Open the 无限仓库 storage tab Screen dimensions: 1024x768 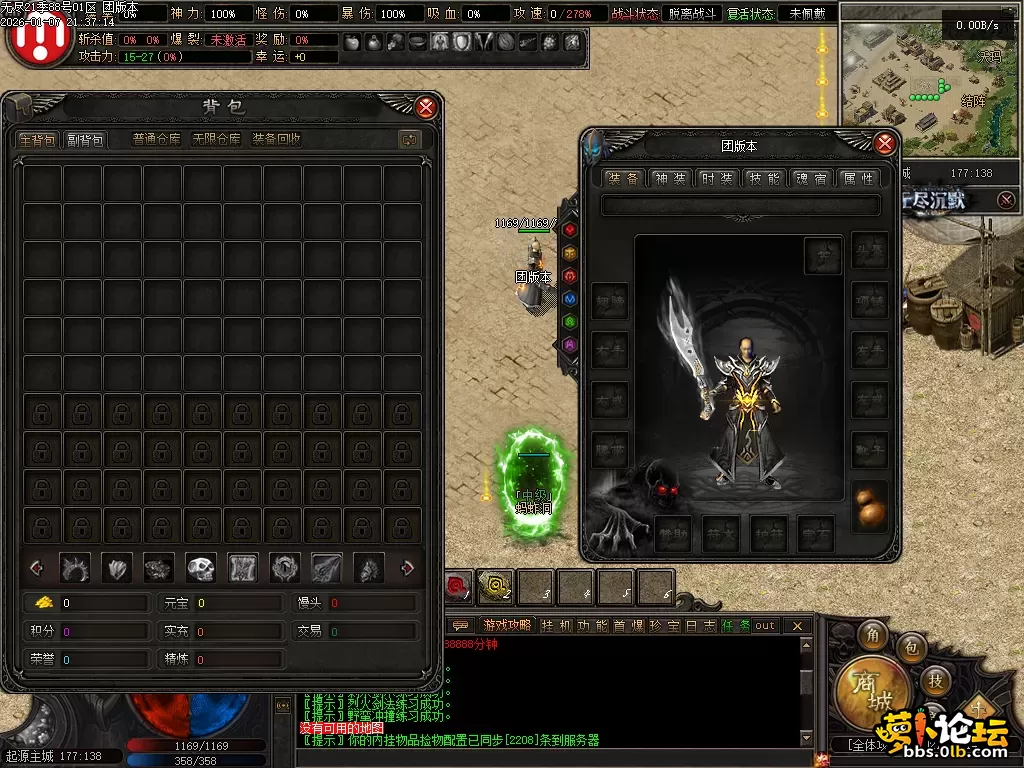(216, 140)
